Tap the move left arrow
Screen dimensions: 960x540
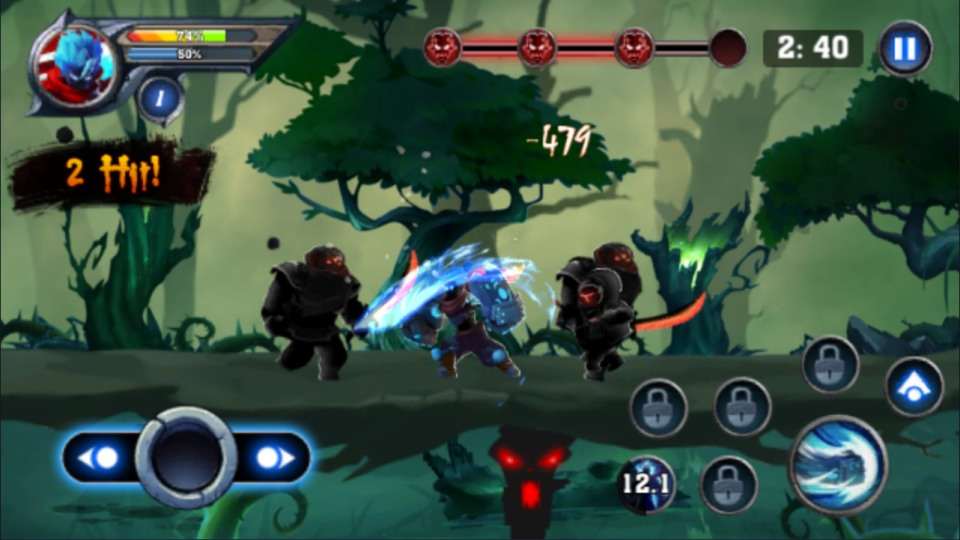coord(99,458)
